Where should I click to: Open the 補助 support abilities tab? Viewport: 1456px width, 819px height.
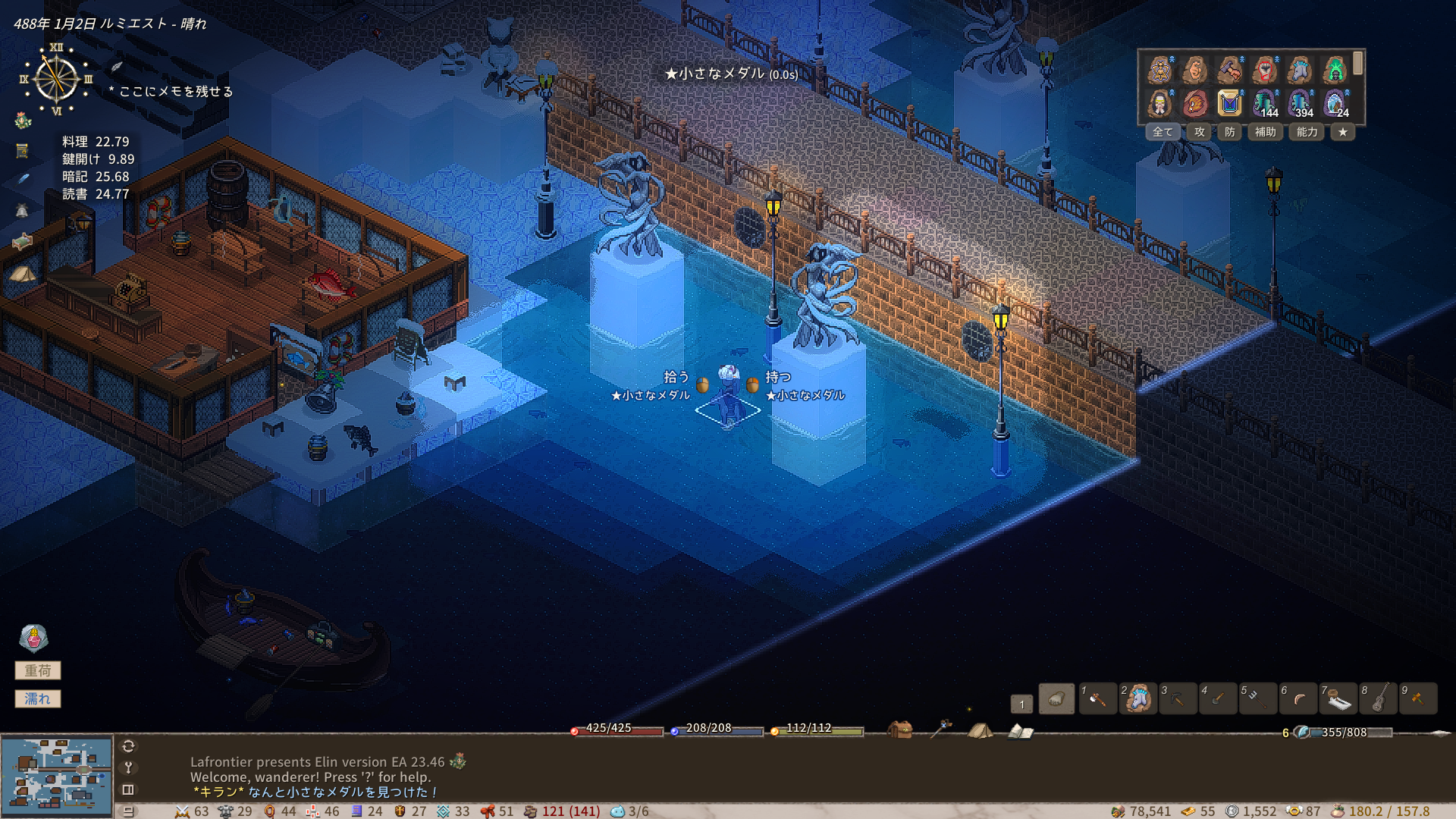1265,132
